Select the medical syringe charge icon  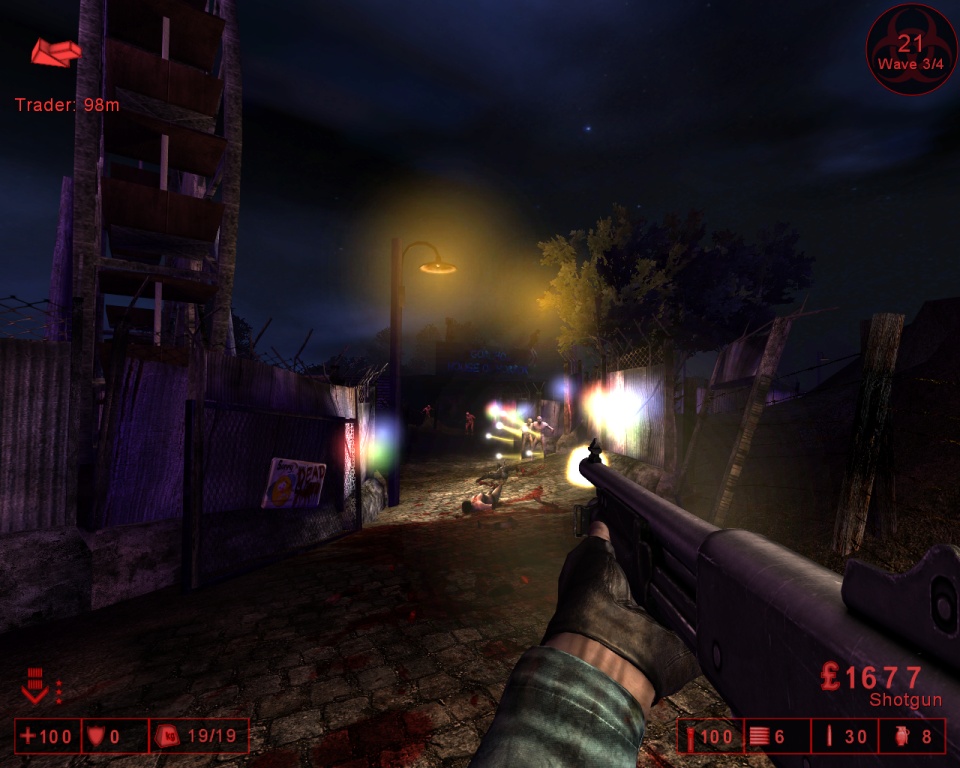pyautogui.click(x=691, y=737)
